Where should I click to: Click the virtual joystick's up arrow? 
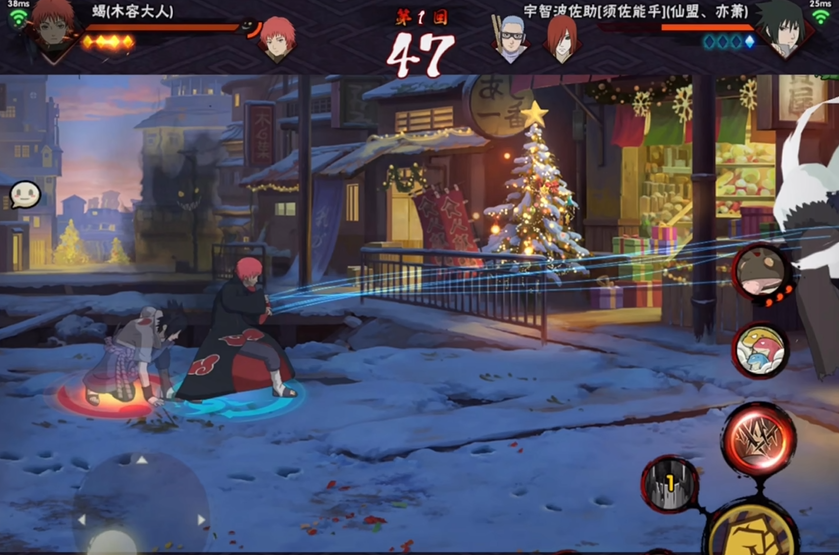pyautogui.click(x=141, y=462)
